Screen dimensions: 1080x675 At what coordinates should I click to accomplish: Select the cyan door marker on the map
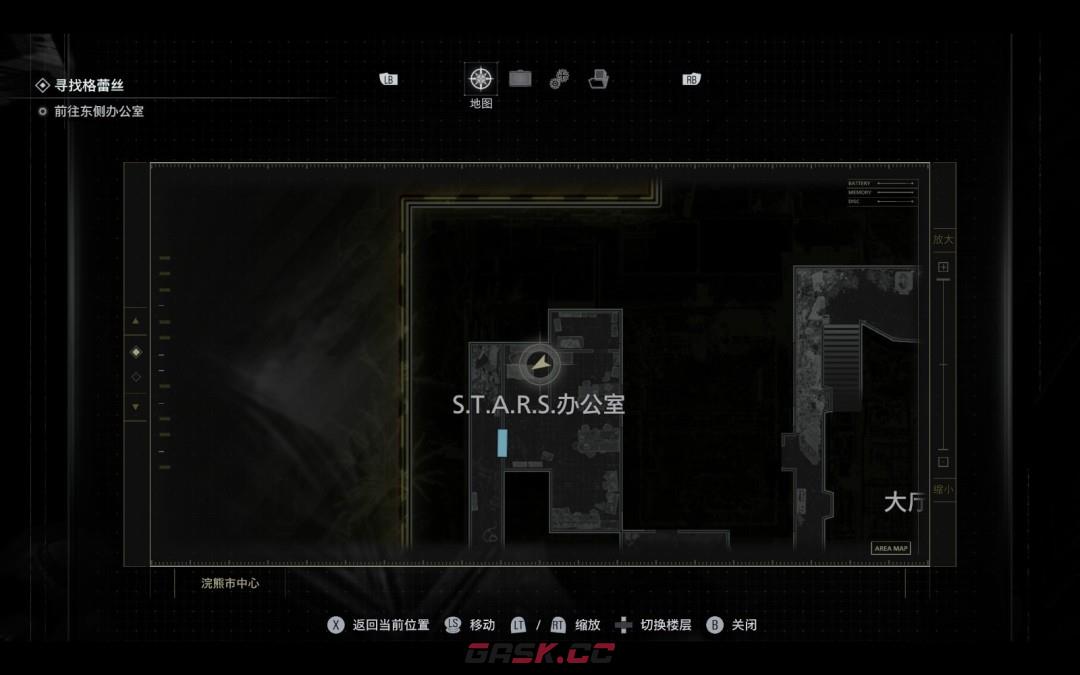click(502, 443)
